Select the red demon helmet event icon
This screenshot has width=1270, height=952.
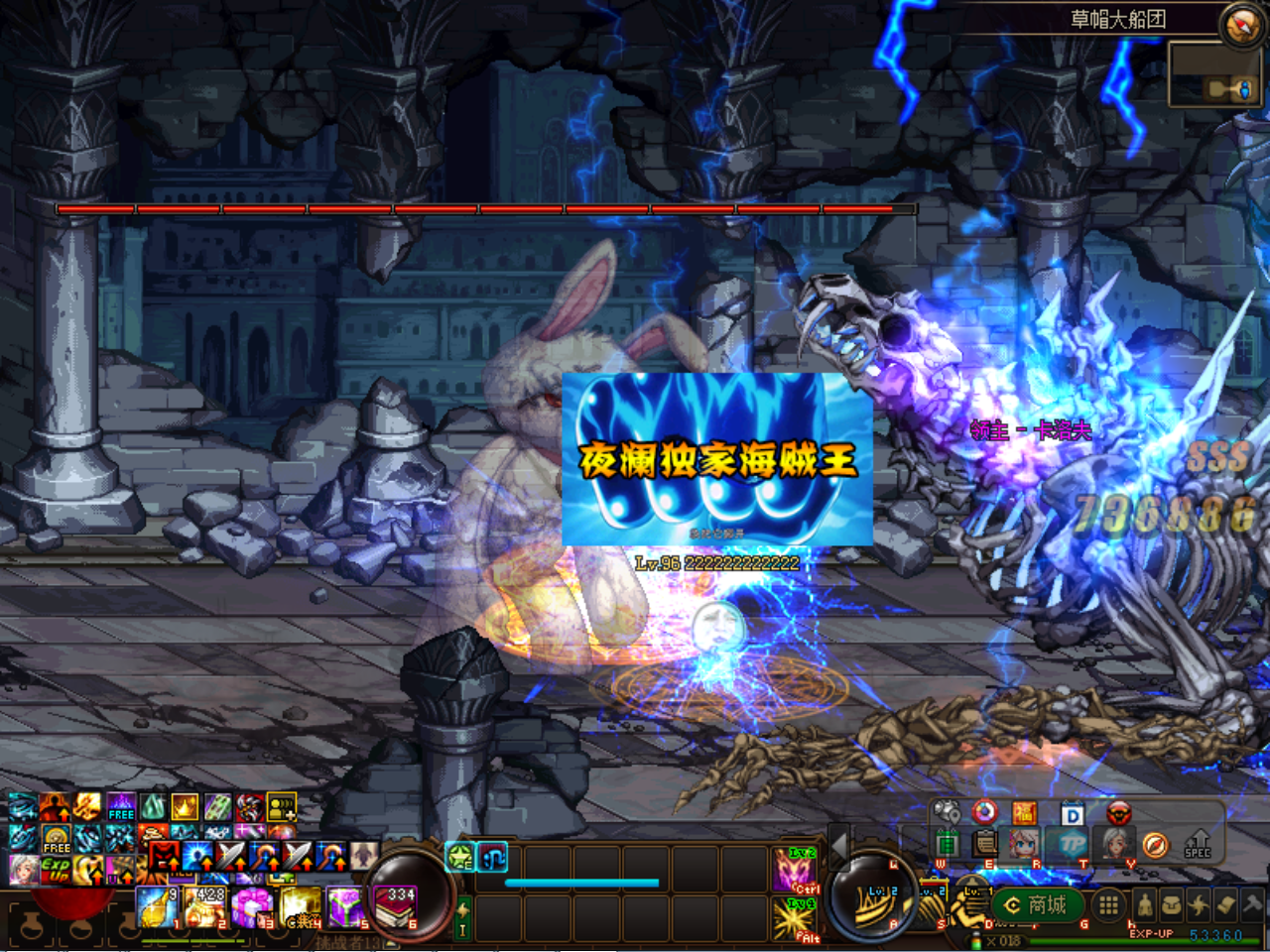click(1118, 812)
